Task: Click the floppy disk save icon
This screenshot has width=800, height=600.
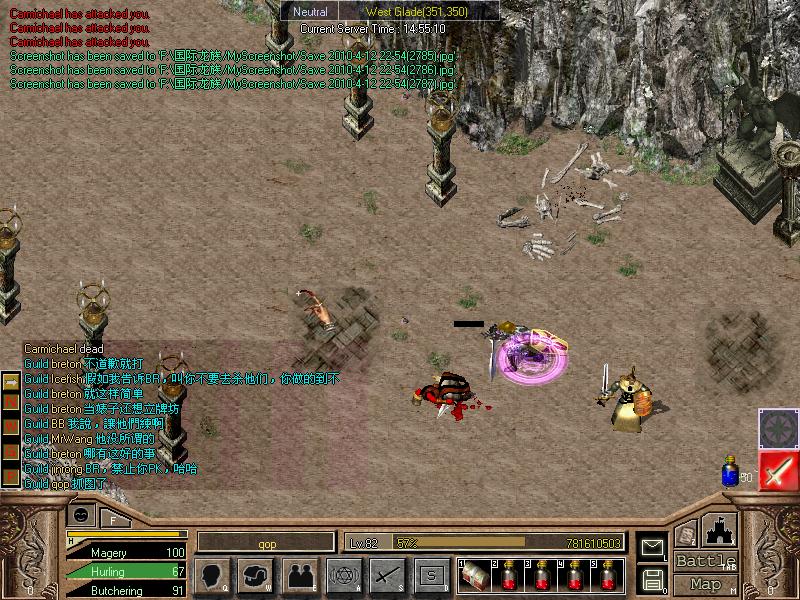Action: tap(651, 578)
